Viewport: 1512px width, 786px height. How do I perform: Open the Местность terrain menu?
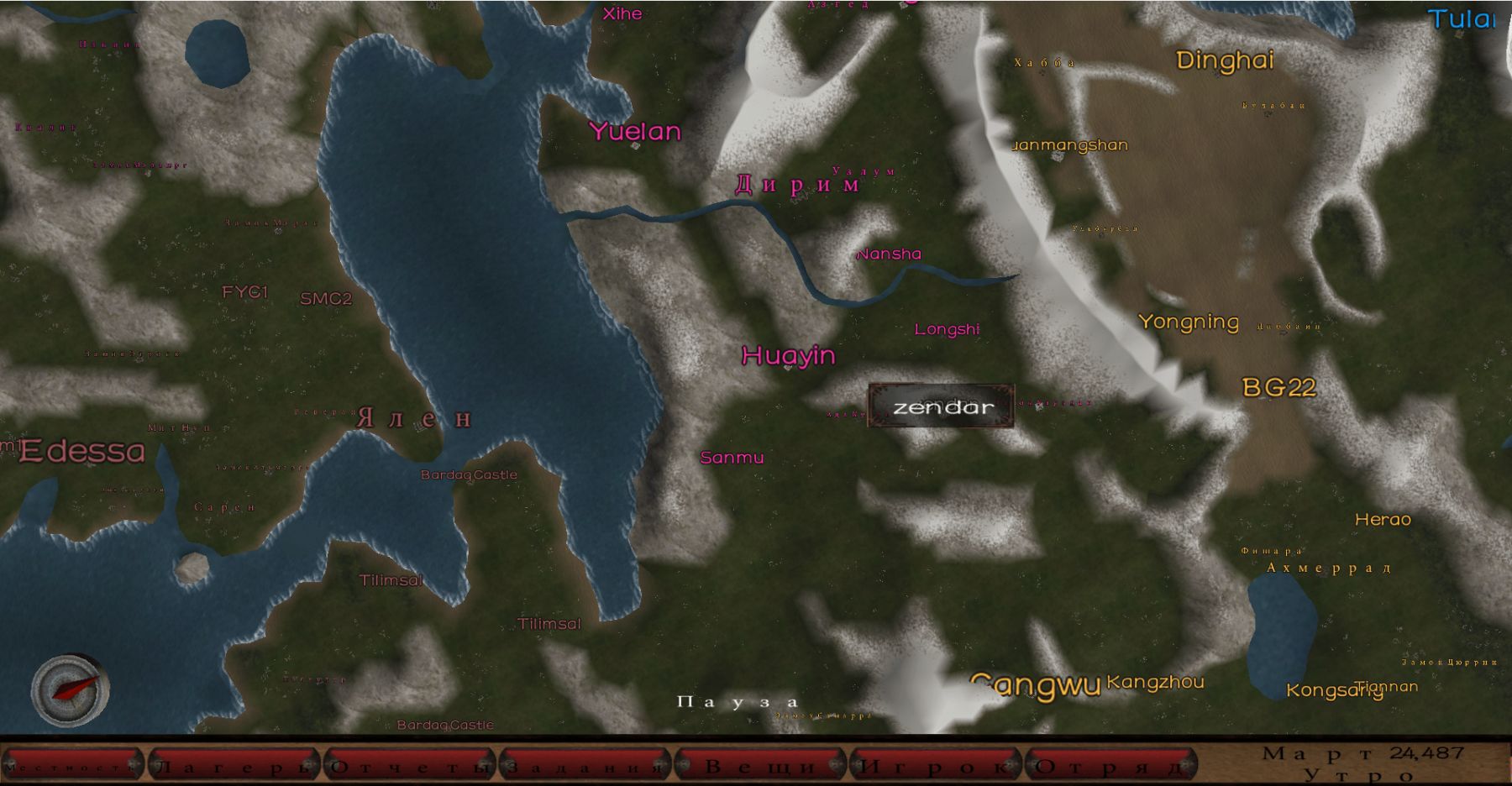(x=72, y=765)
